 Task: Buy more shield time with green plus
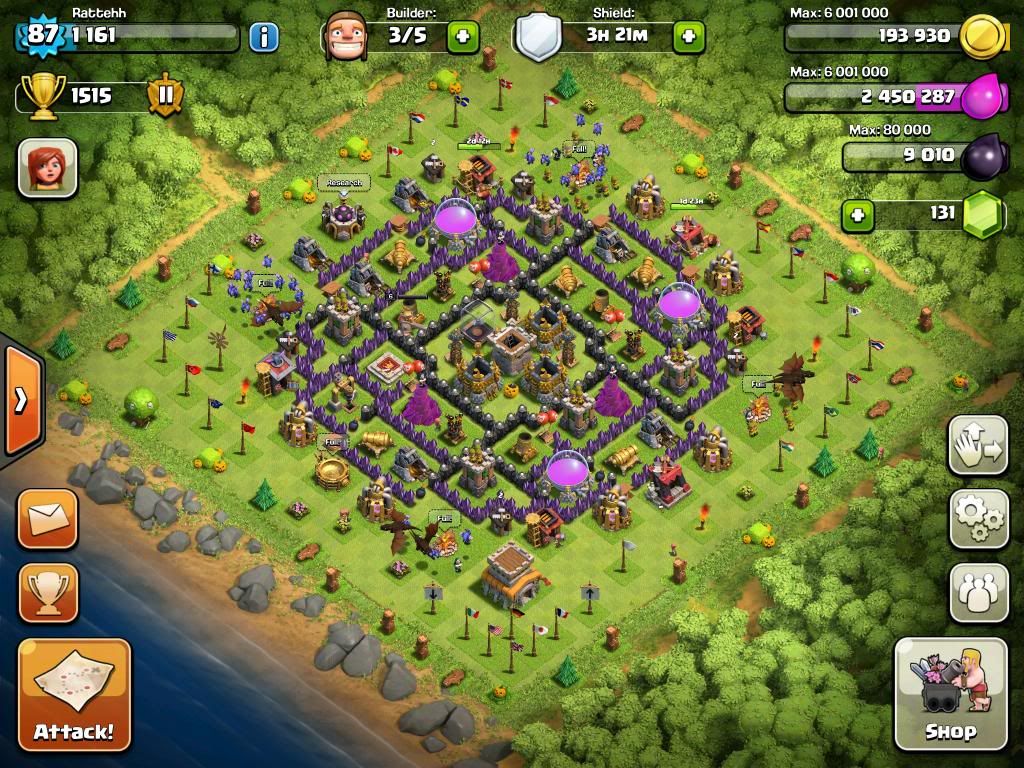(688, 37)
